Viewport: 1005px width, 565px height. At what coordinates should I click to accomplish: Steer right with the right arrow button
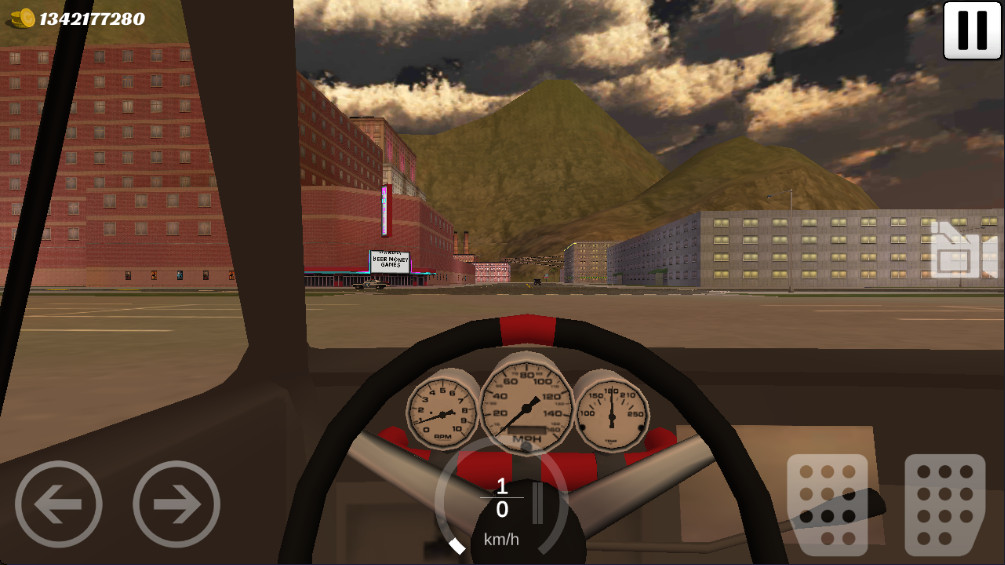point(177,504)
